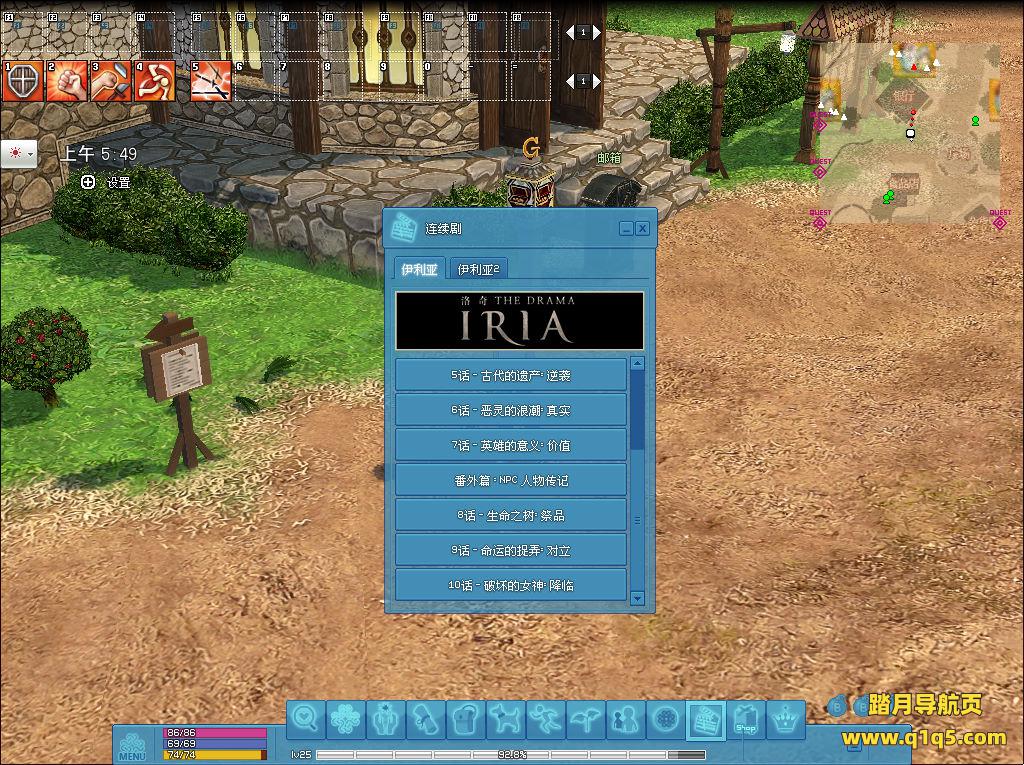Screen dimensions: 1024x765
Task: Open episode 10话 破坏的女神: 降临
Action: pyautogui.click(x=511, y=585)
